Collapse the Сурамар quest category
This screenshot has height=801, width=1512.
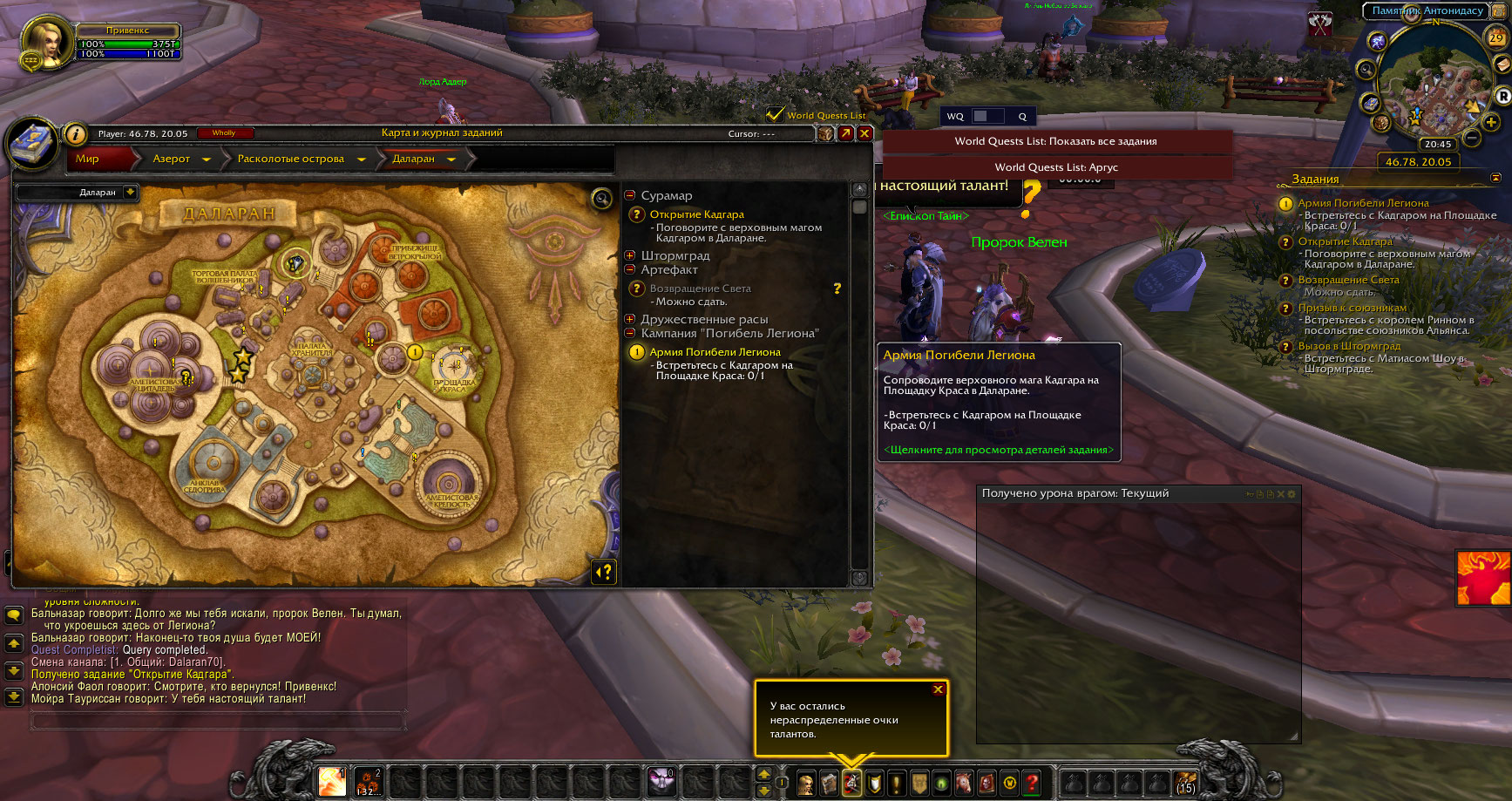pos(630,195)
